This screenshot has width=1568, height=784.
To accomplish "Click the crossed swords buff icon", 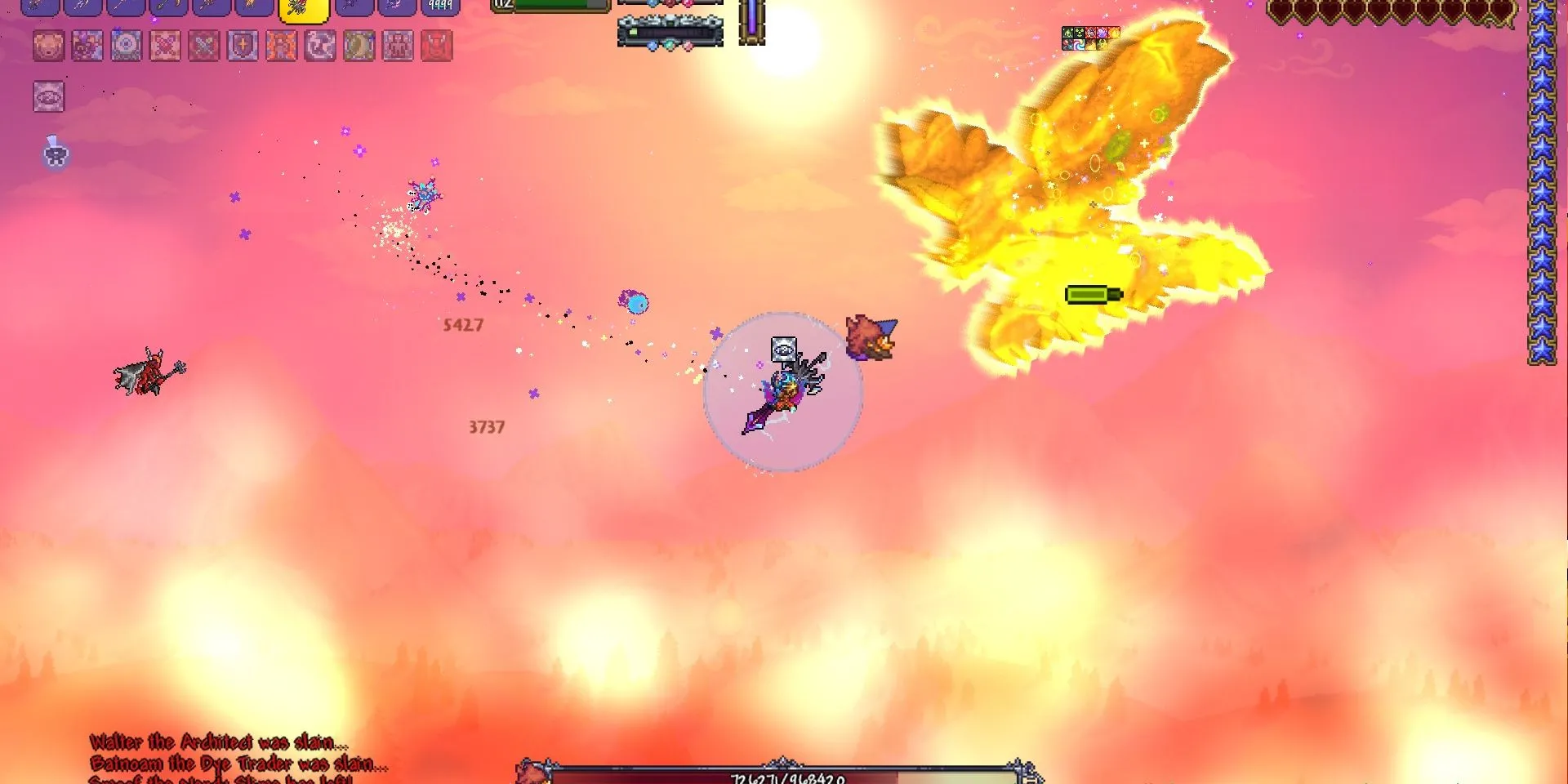I will [204, 46].
